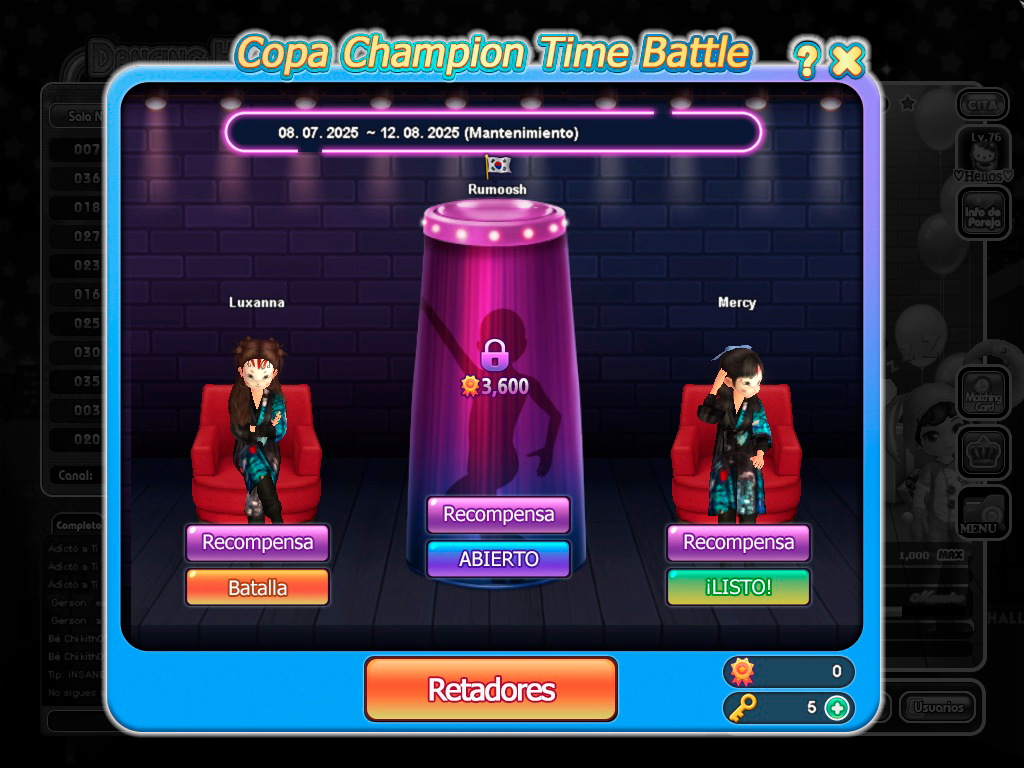Unlock the padlock on the center podium

(494, 355)
